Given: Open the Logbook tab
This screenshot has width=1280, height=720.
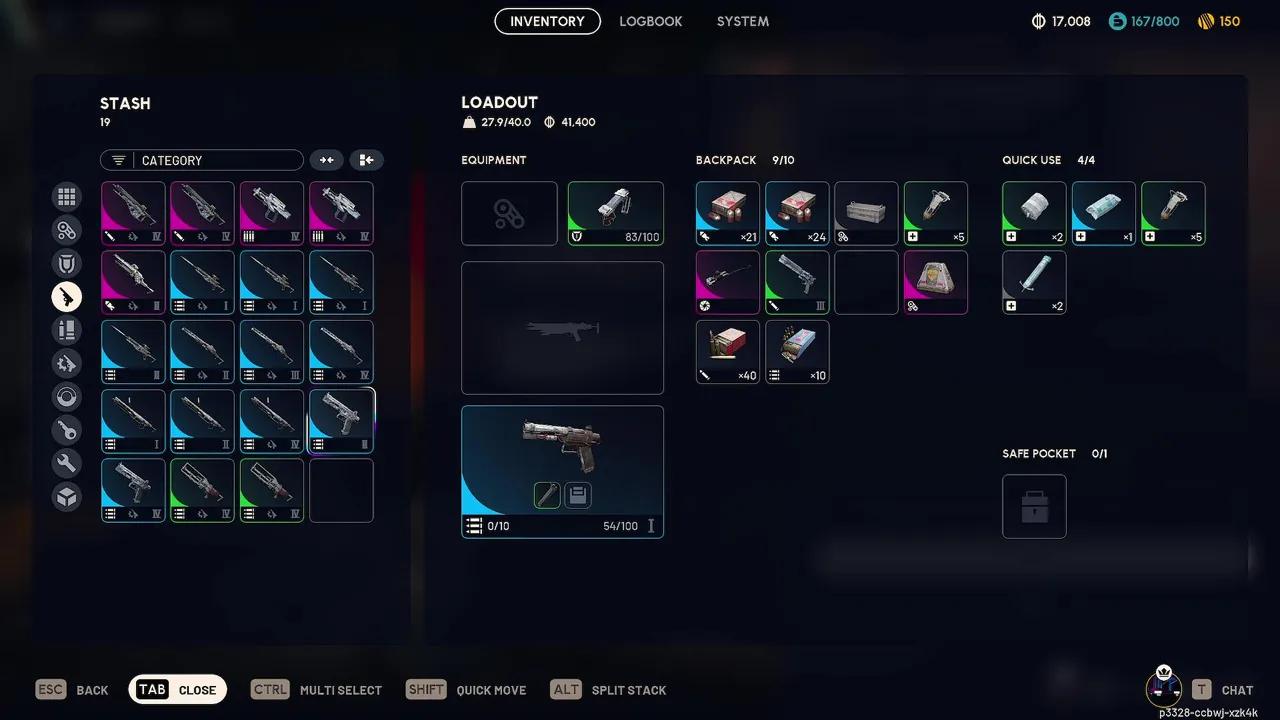Looking at the screenshot, I should click(650, 21).
